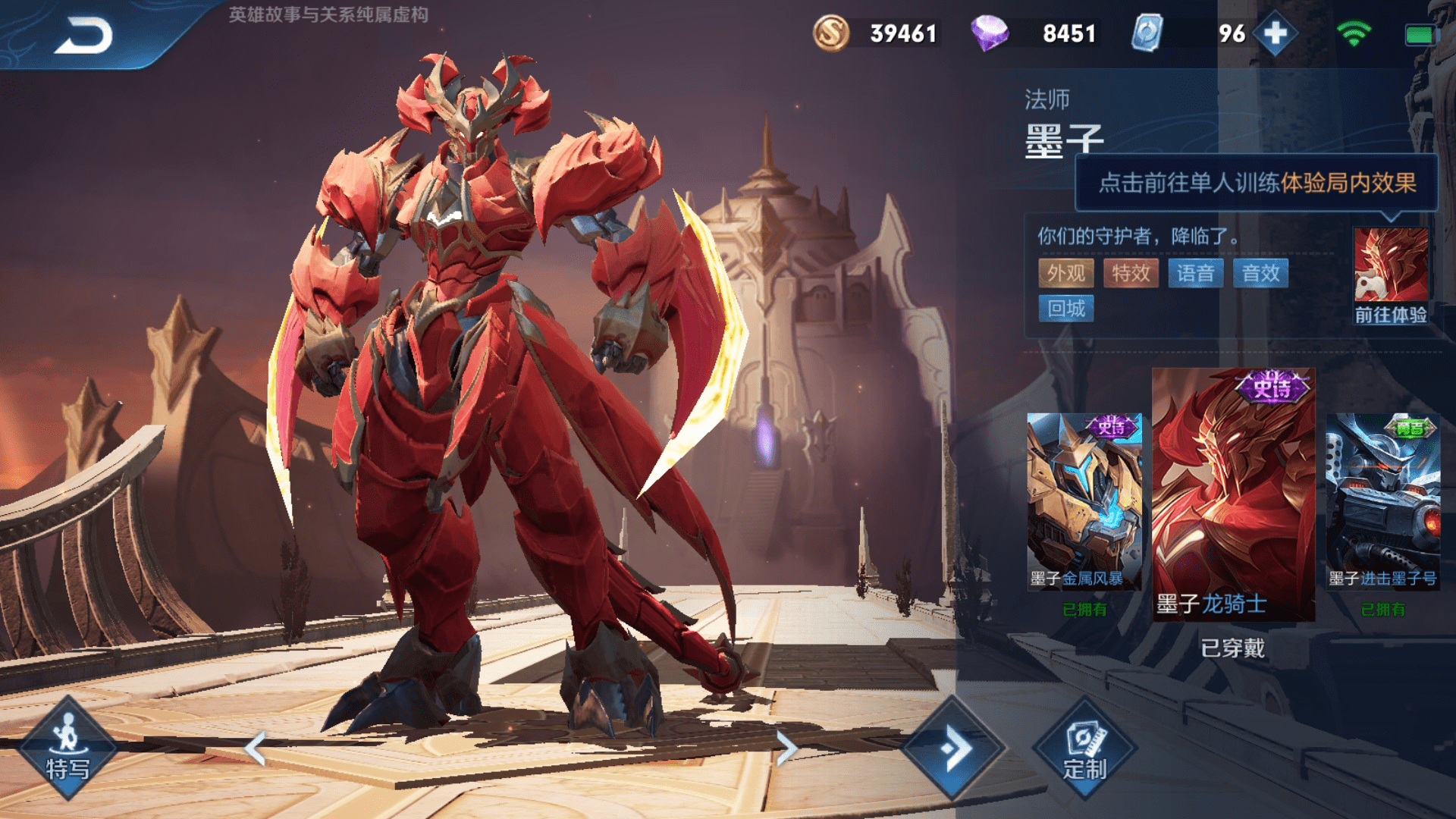
Task: Open the 定制 customization menu
Action: [1084, 748]
